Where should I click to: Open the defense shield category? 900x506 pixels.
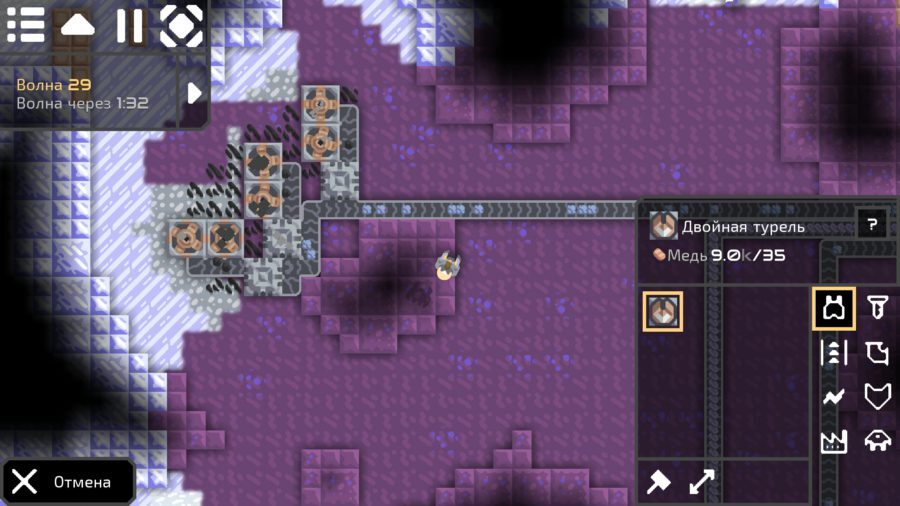877,397
